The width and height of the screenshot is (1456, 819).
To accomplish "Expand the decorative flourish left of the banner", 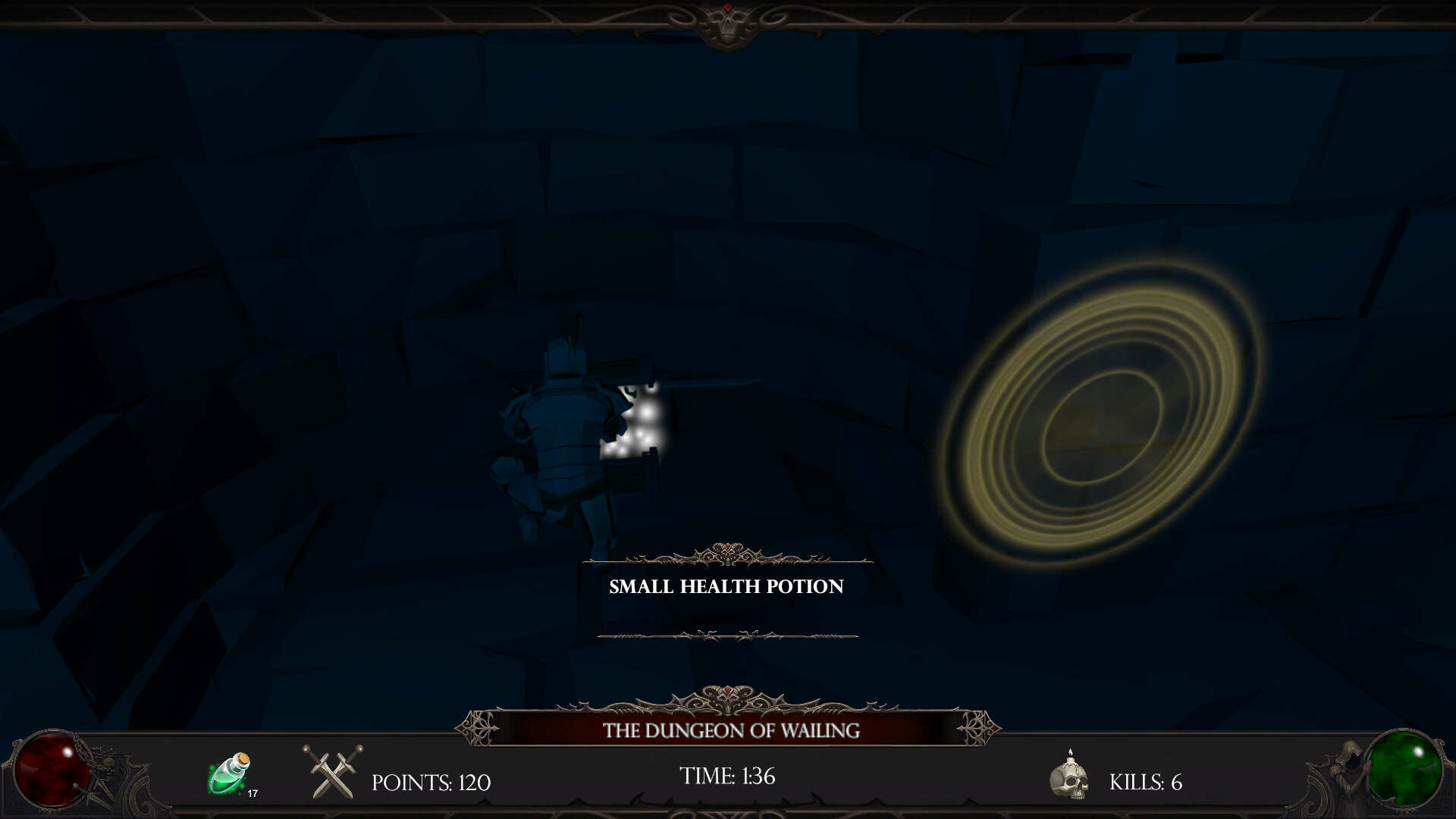I will [x=478, y=728].
